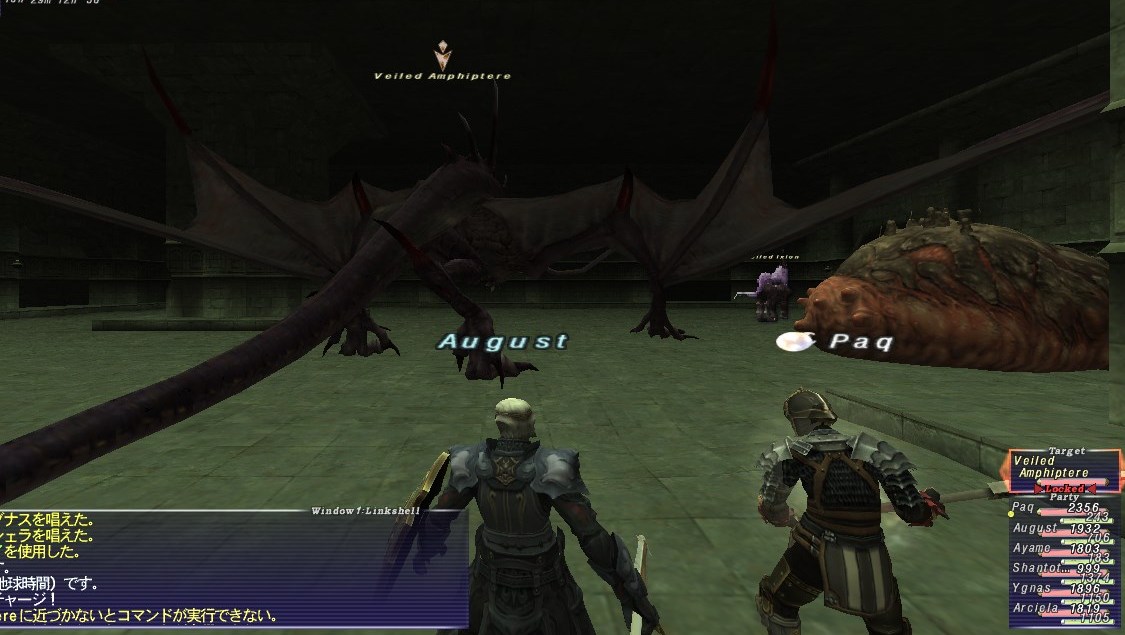Pick Ygnas in the party list
This screenshot has width=1125, height=635.
point(1060,590)
